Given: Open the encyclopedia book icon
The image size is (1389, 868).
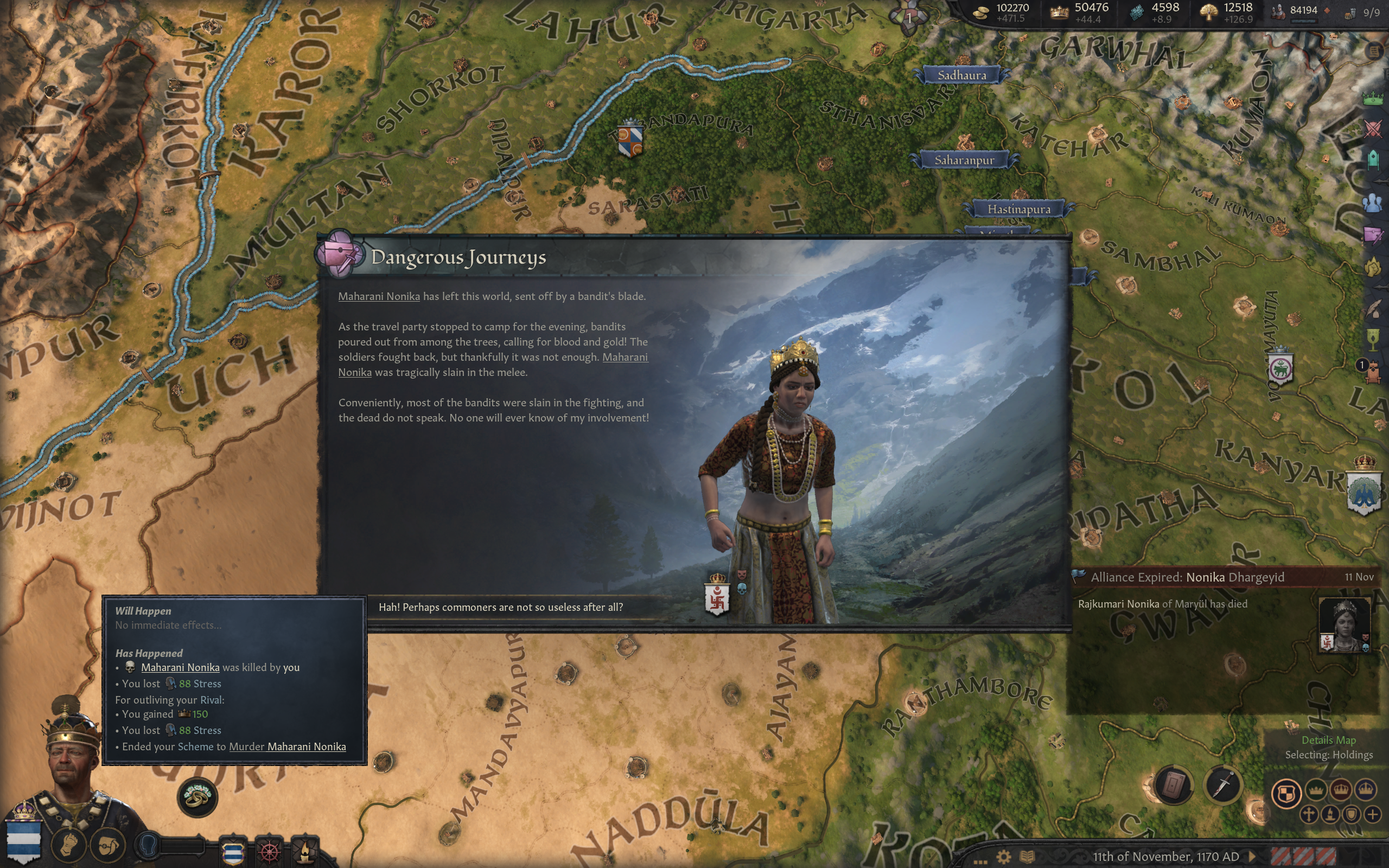Looking at the screenshot, I should (1027, 857).
